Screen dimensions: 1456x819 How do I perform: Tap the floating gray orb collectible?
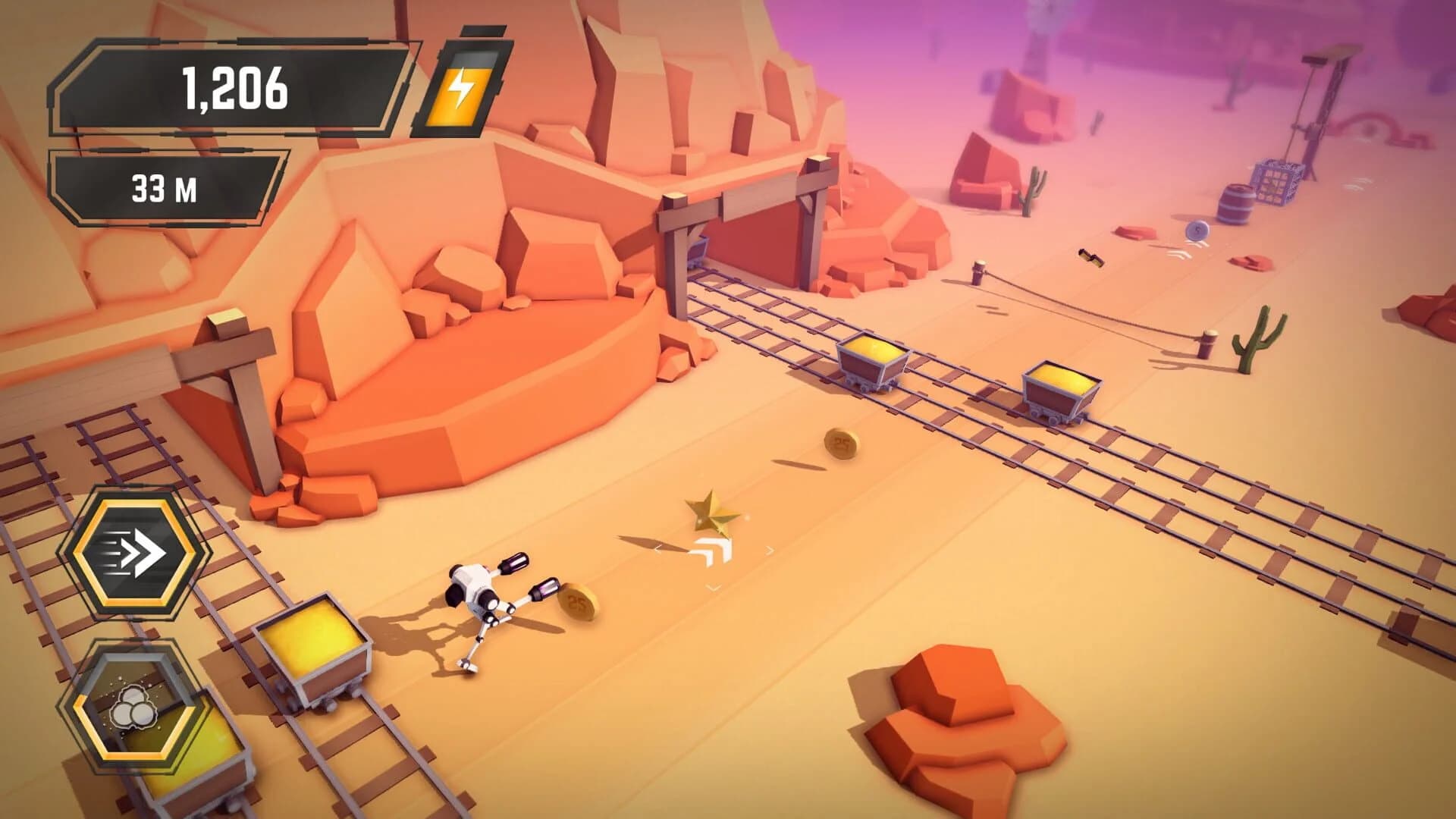(1197, 232)
